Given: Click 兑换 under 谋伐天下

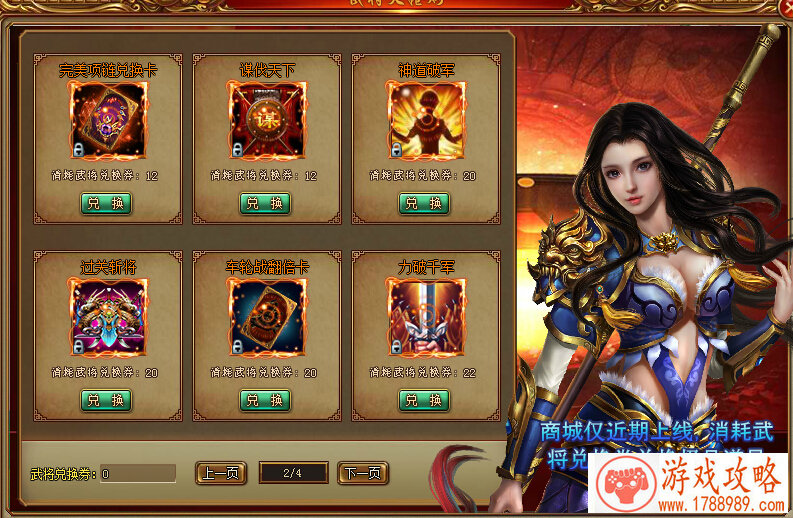Looking at the screenshot, I should [x=265, y=203].
